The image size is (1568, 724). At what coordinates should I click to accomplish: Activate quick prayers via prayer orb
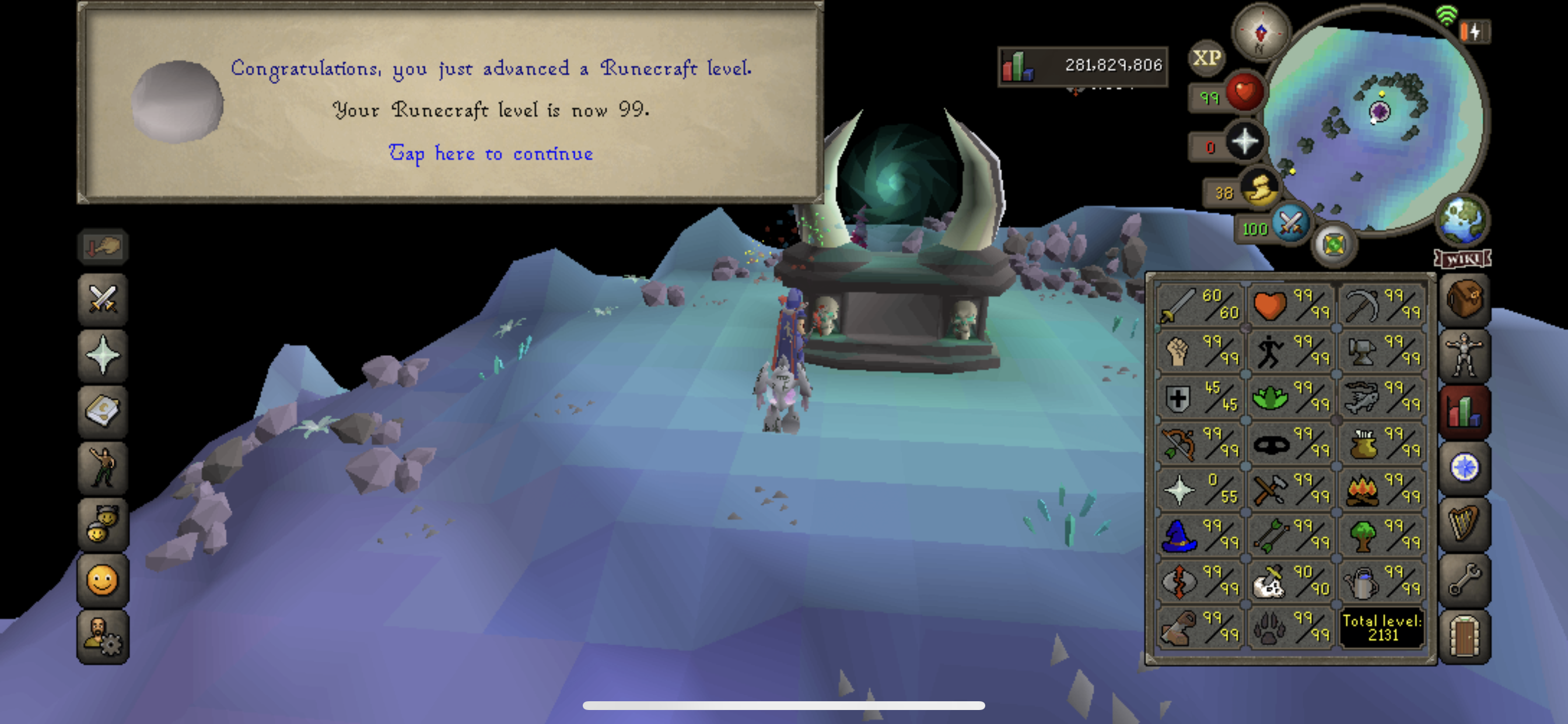pyautogui.click(x=1245, y=141)
